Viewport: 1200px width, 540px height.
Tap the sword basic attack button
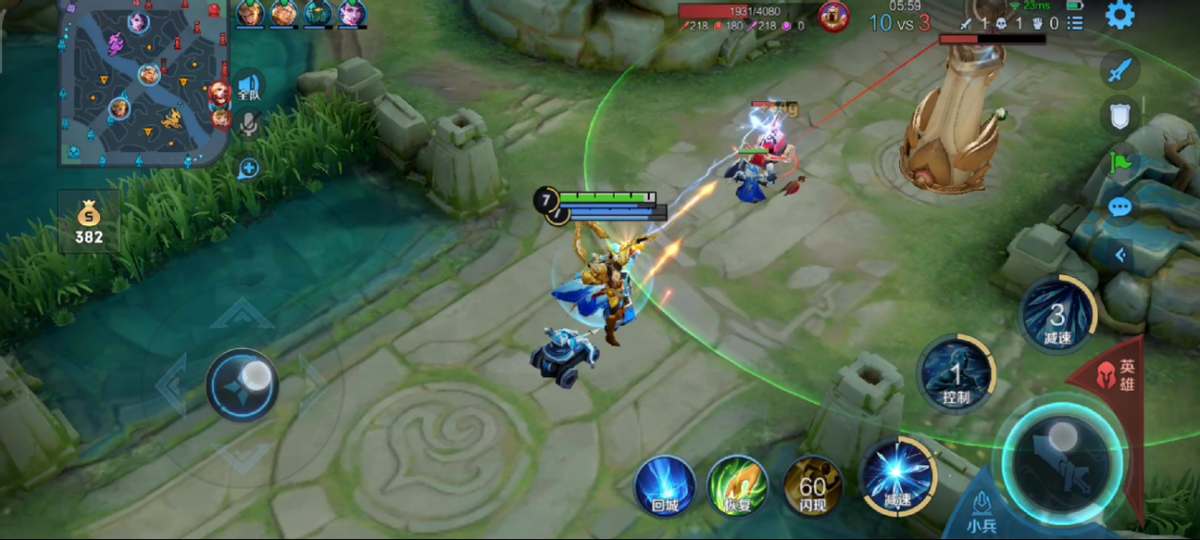click(x=1062, y=459)
